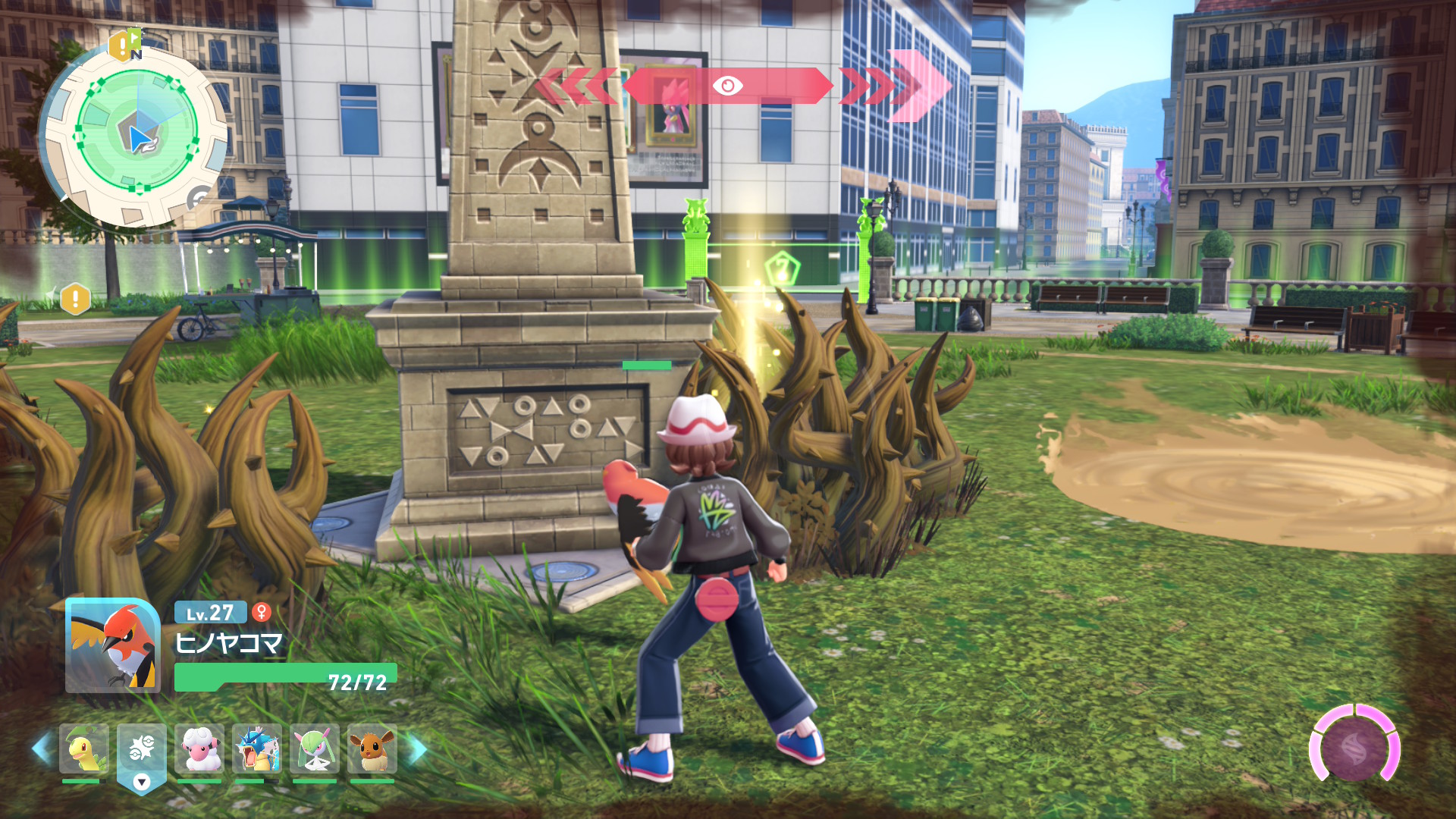The height and width of the screenshot is (819, 1456).
Task: Select the Pokémon Center marker on minimap
Action: (199, 199)
